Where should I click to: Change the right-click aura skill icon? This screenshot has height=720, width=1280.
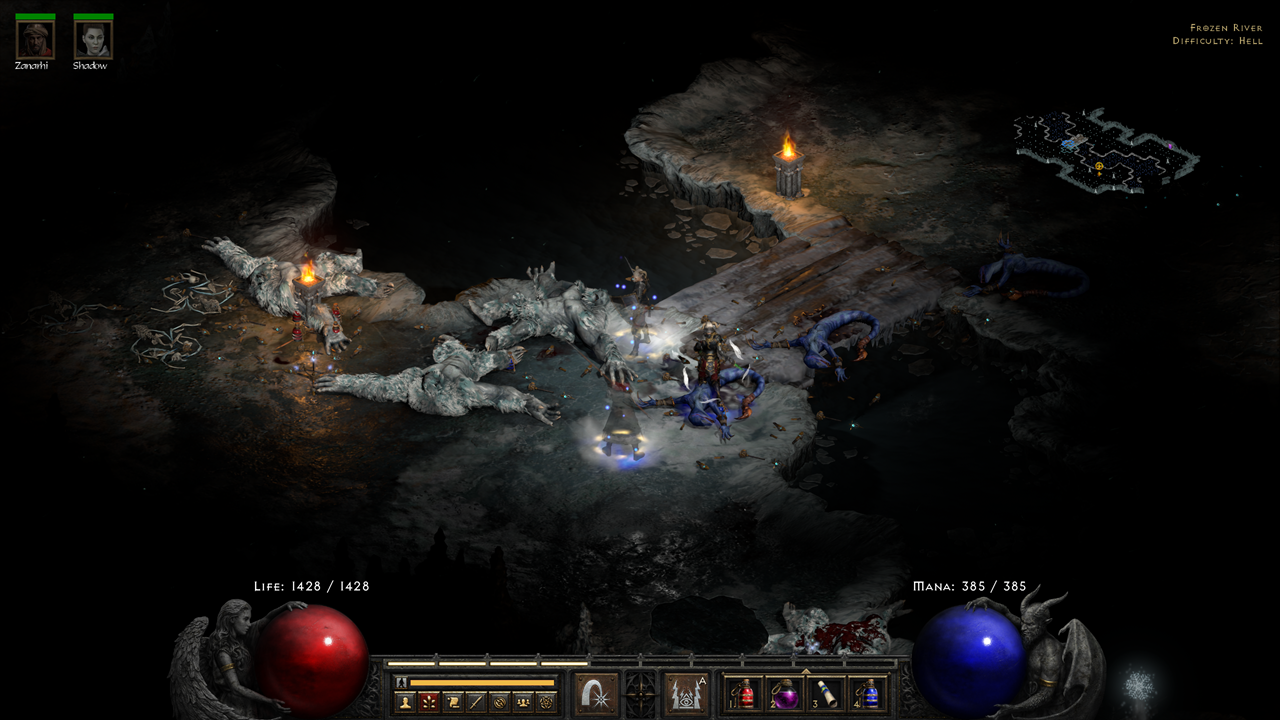[x=686, y=693]
